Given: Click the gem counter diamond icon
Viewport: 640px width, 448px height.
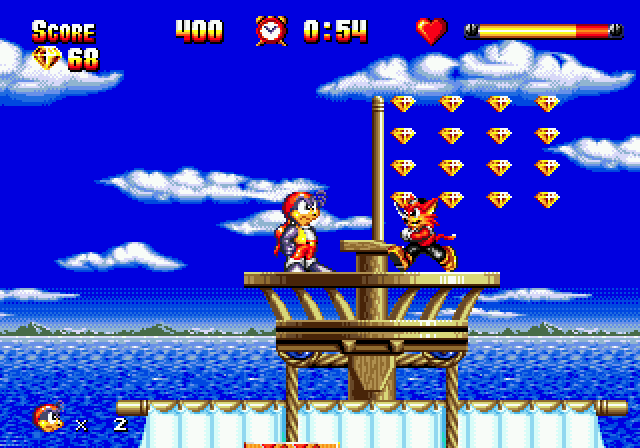Looking at the screenshot, I should (47, 58).
